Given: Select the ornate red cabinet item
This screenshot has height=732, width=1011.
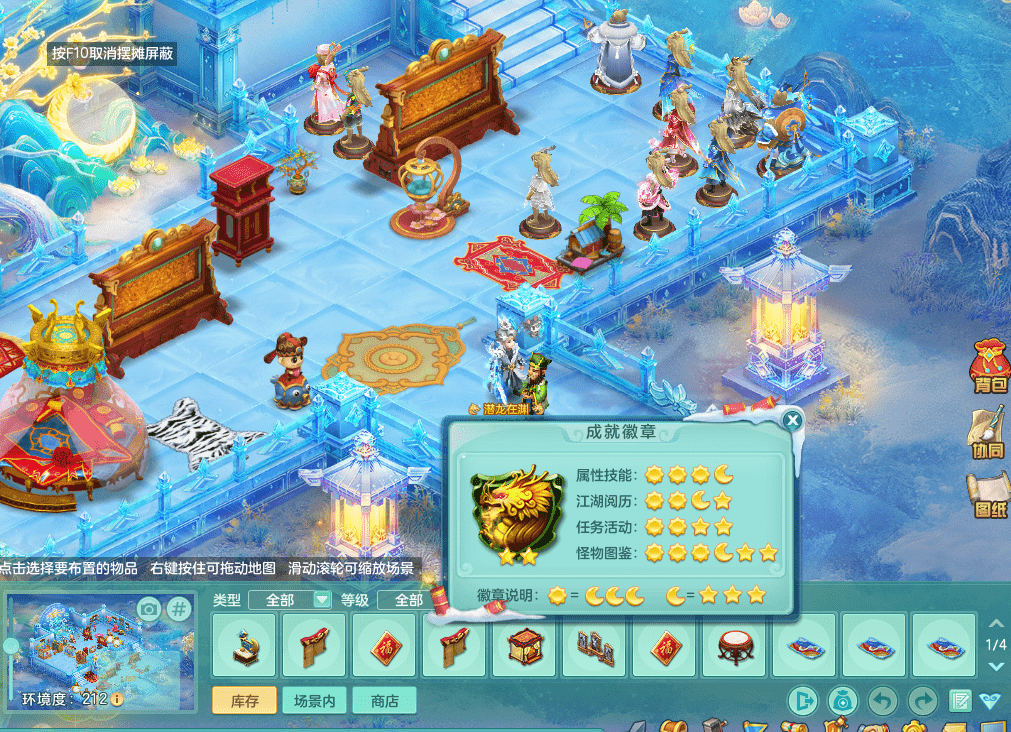Looking at the screenshot, I should coord(525,646).
